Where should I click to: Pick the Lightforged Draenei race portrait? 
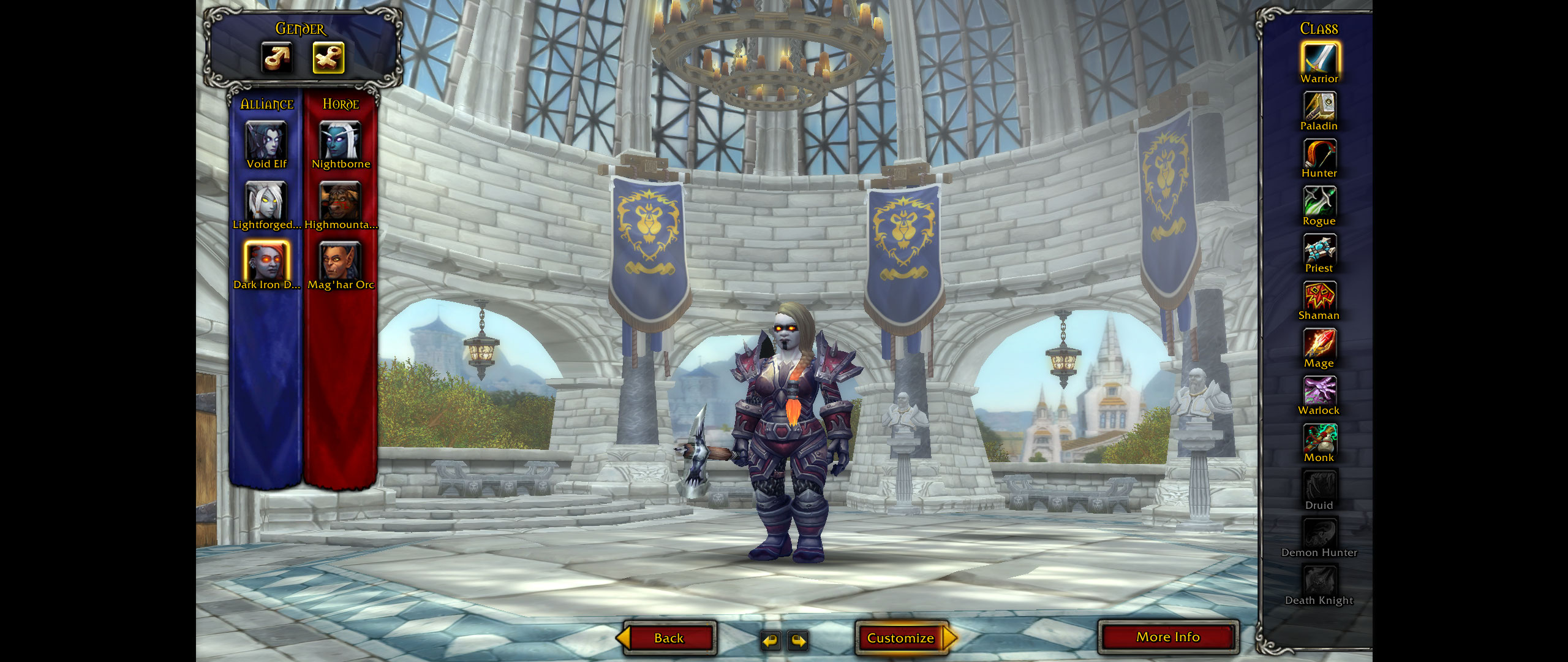[x=266, y=201]
